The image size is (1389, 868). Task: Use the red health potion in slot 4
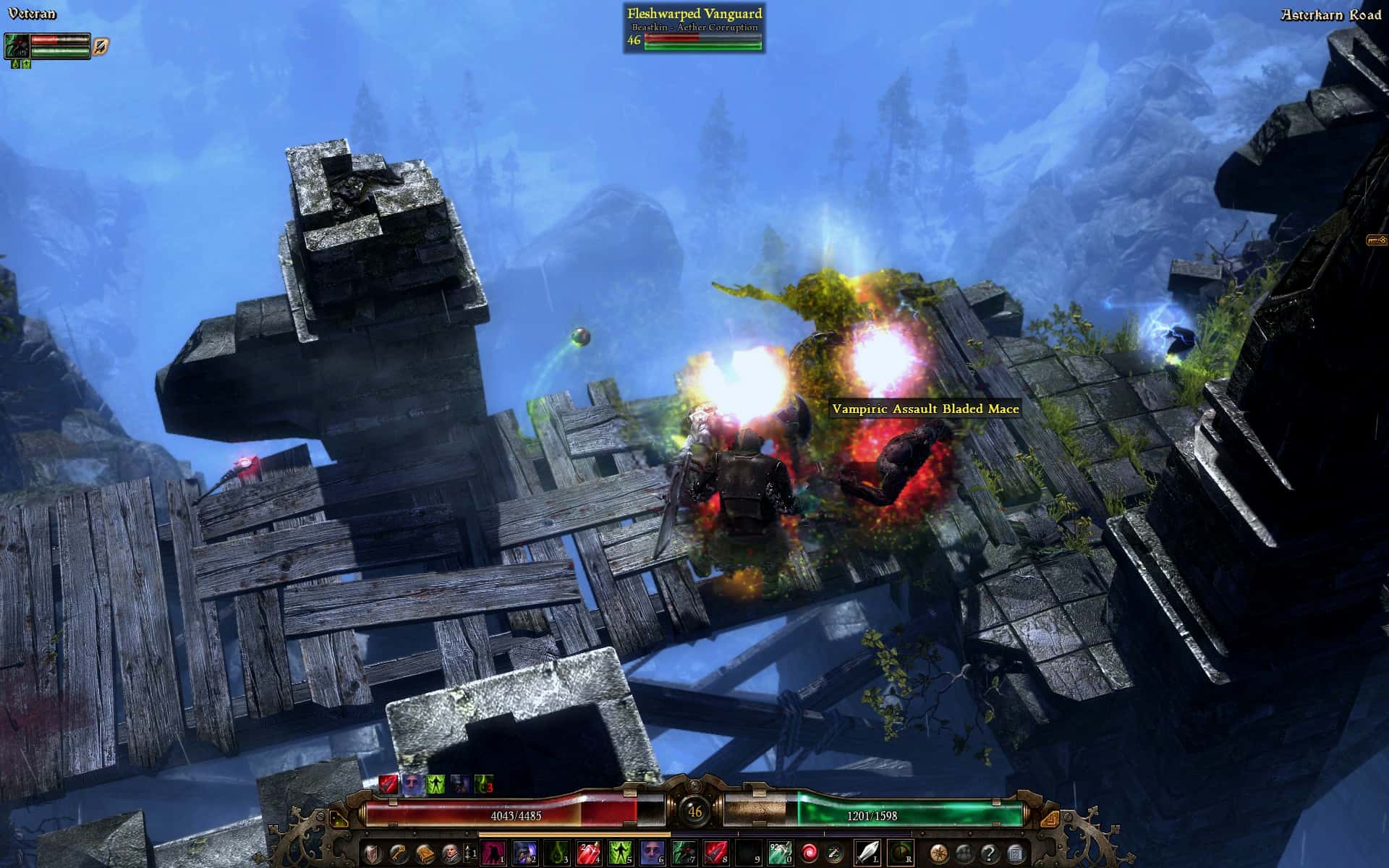point(588,854)
